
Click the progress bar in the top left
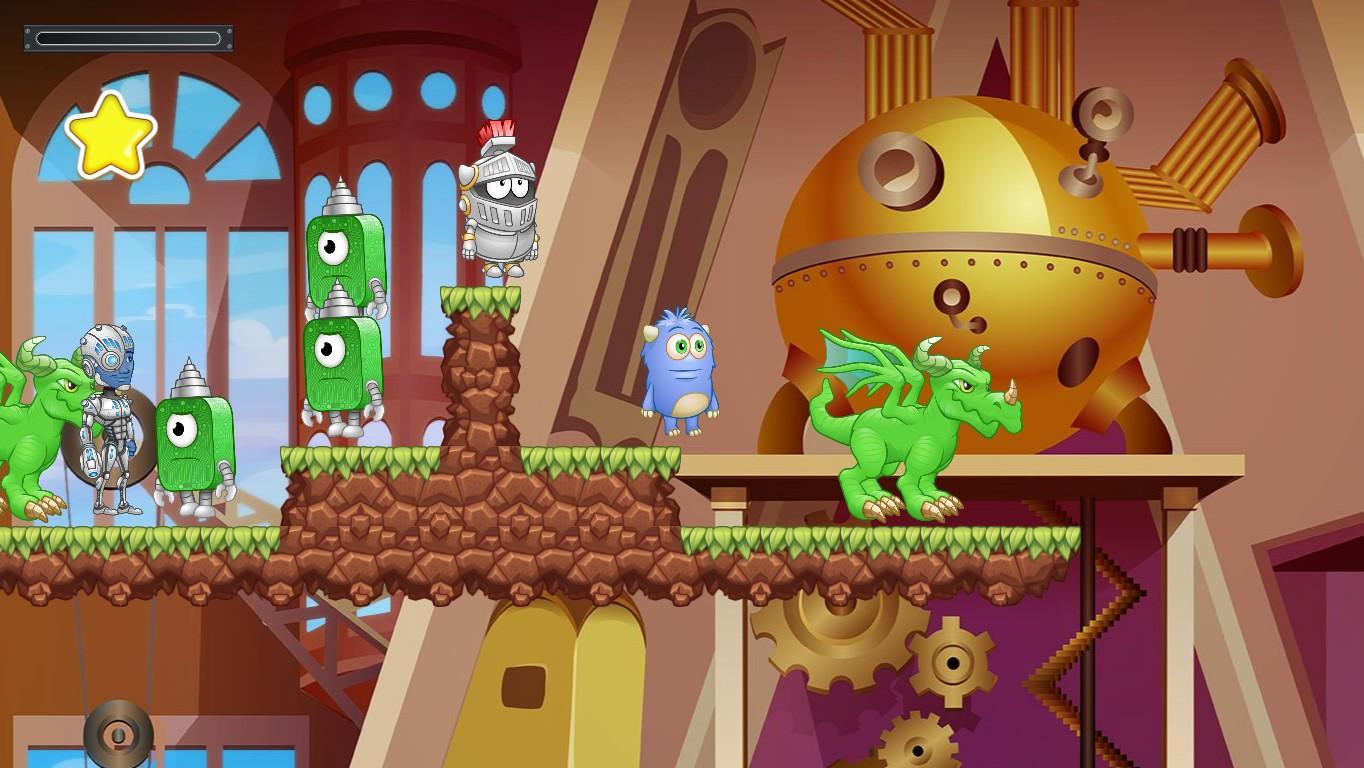[x=127, y=38]
